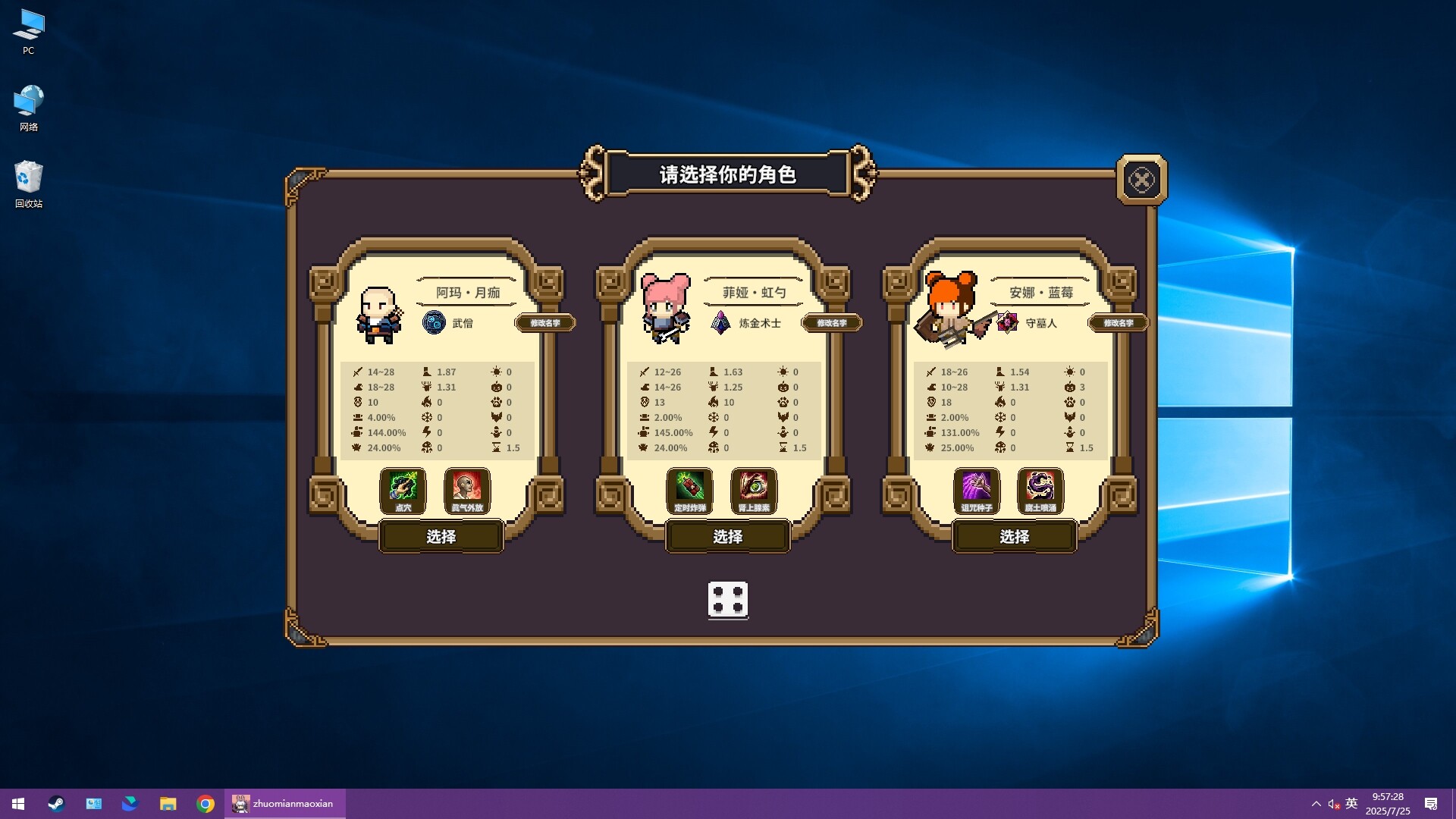Click 修改名字 next to 武僧

545,322
